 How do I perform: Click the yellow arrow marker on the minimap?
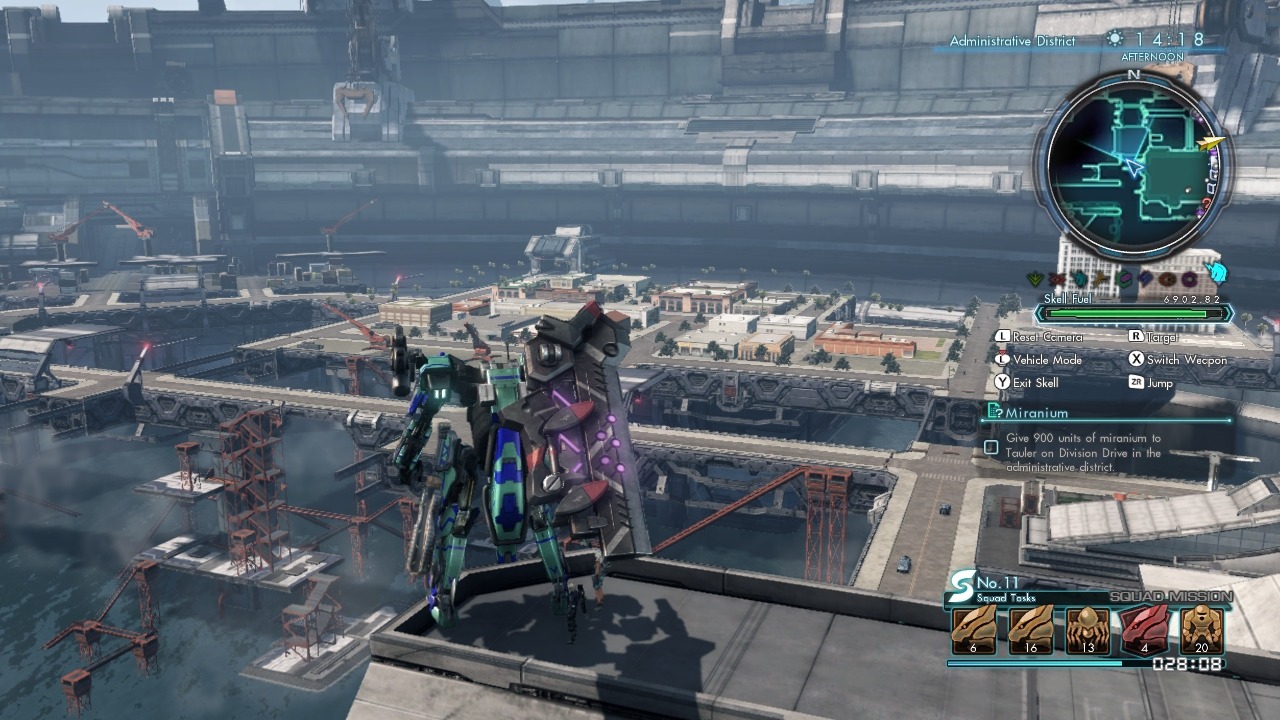(1212, 144)
